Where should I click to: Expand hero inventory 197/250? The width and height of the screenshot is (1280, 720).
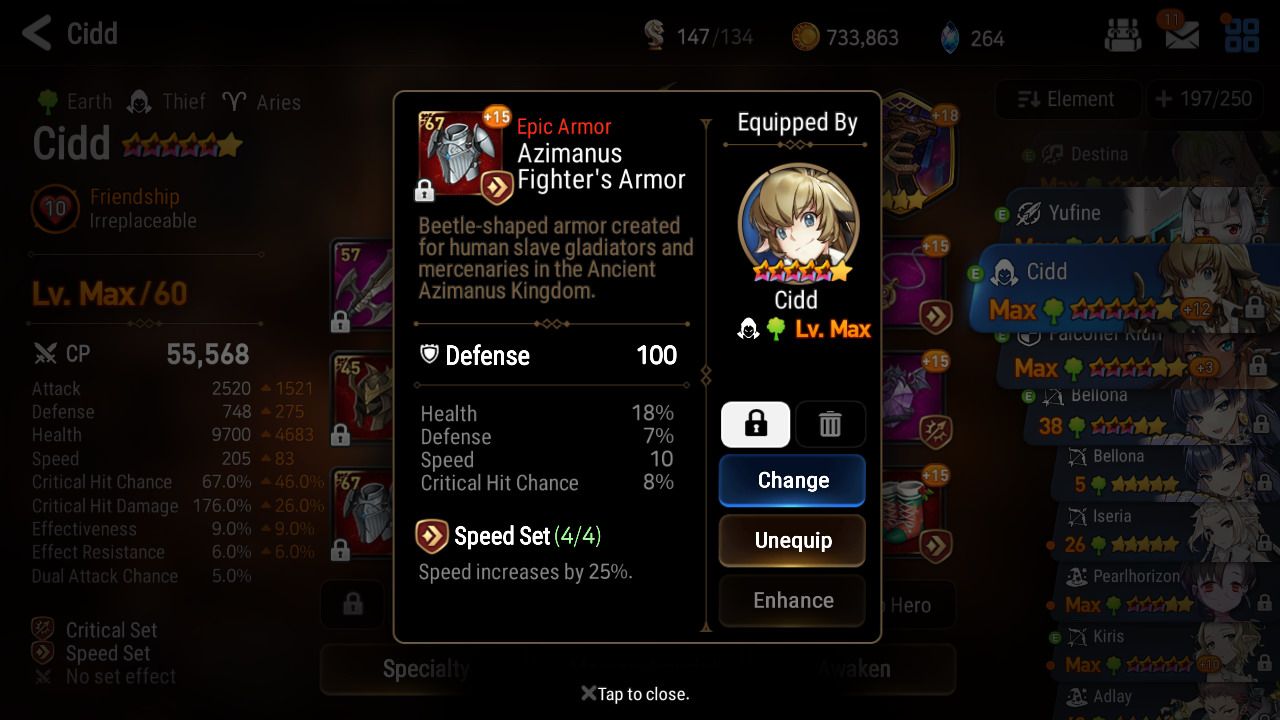pyautogui.click(x=1203, y=99)
